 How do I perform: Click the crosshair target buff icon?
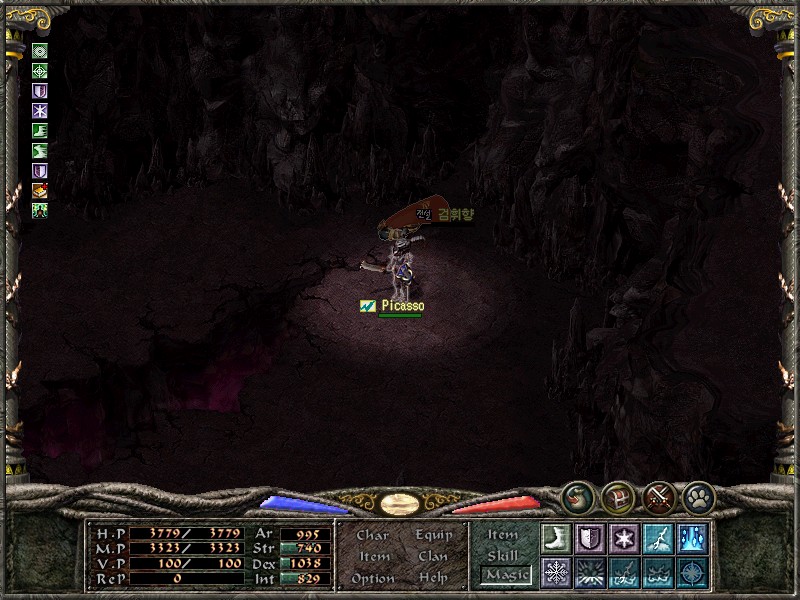click(x=40, y=71)
